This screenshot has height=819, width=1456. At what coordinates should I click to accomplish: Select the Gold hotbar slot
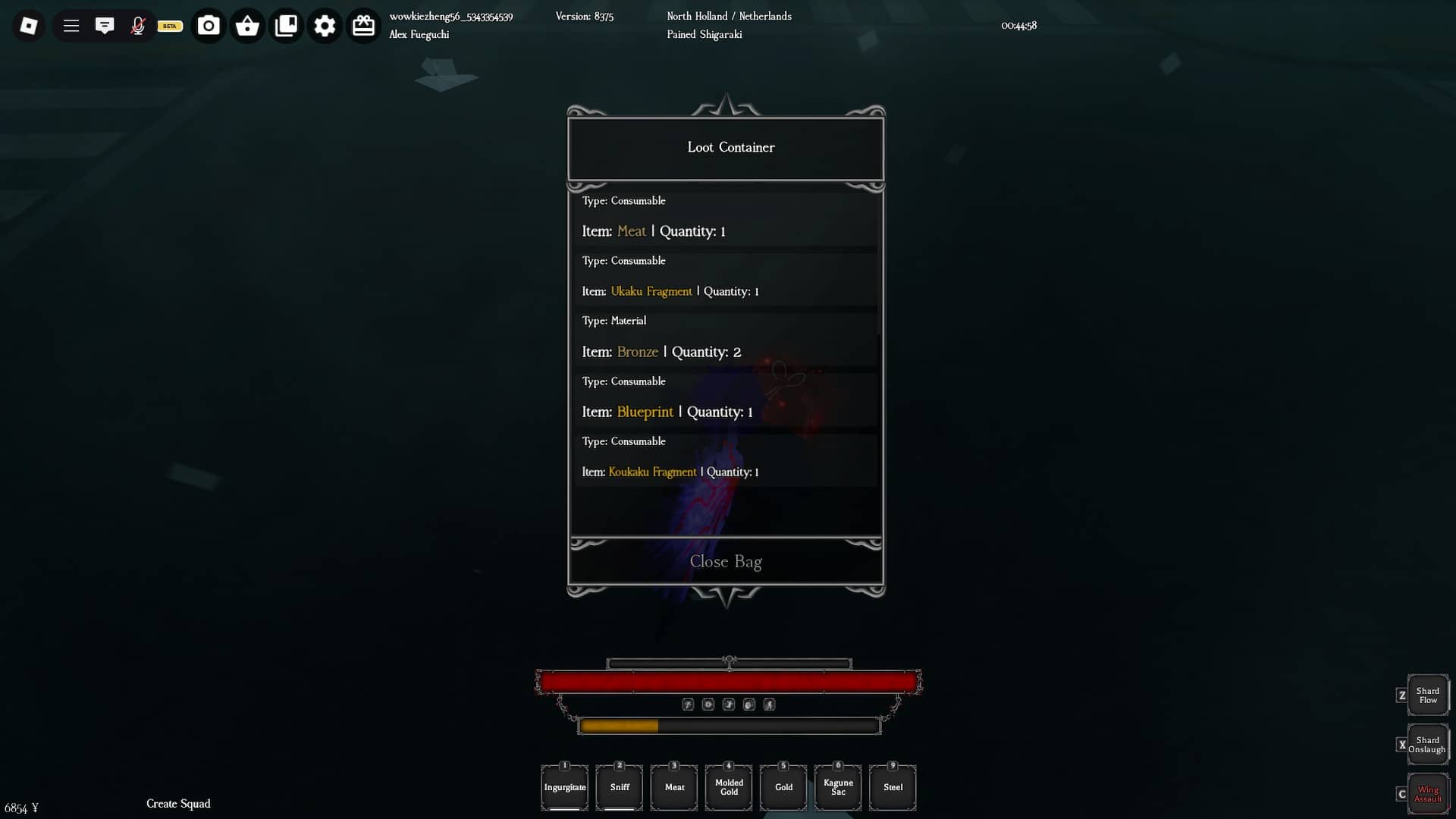783,787
